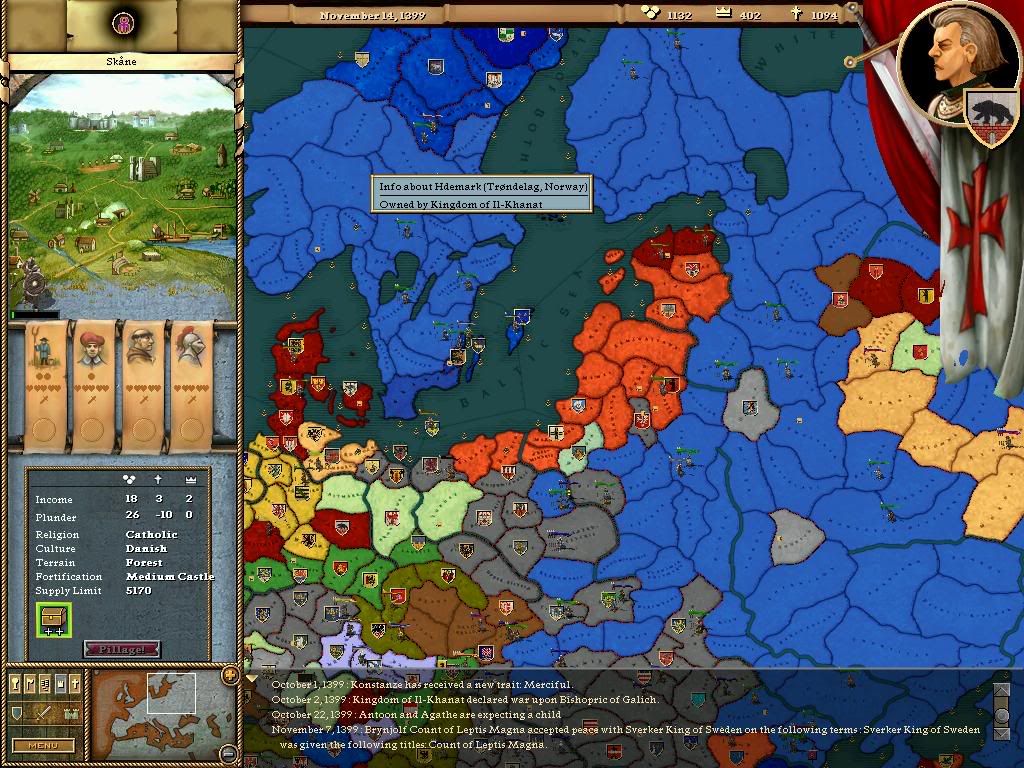
Task: Activate the flag map mode button
Action: (x=31, y=683)
